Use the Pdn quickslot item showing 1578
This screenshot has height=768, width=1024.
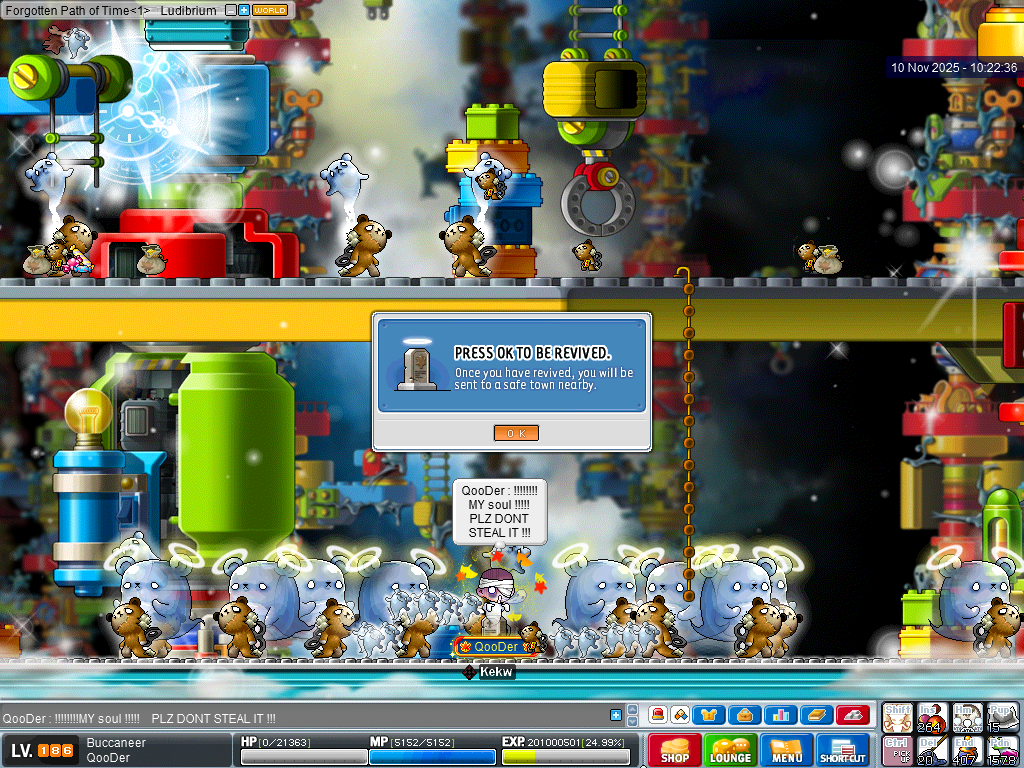click(1003, 750)
